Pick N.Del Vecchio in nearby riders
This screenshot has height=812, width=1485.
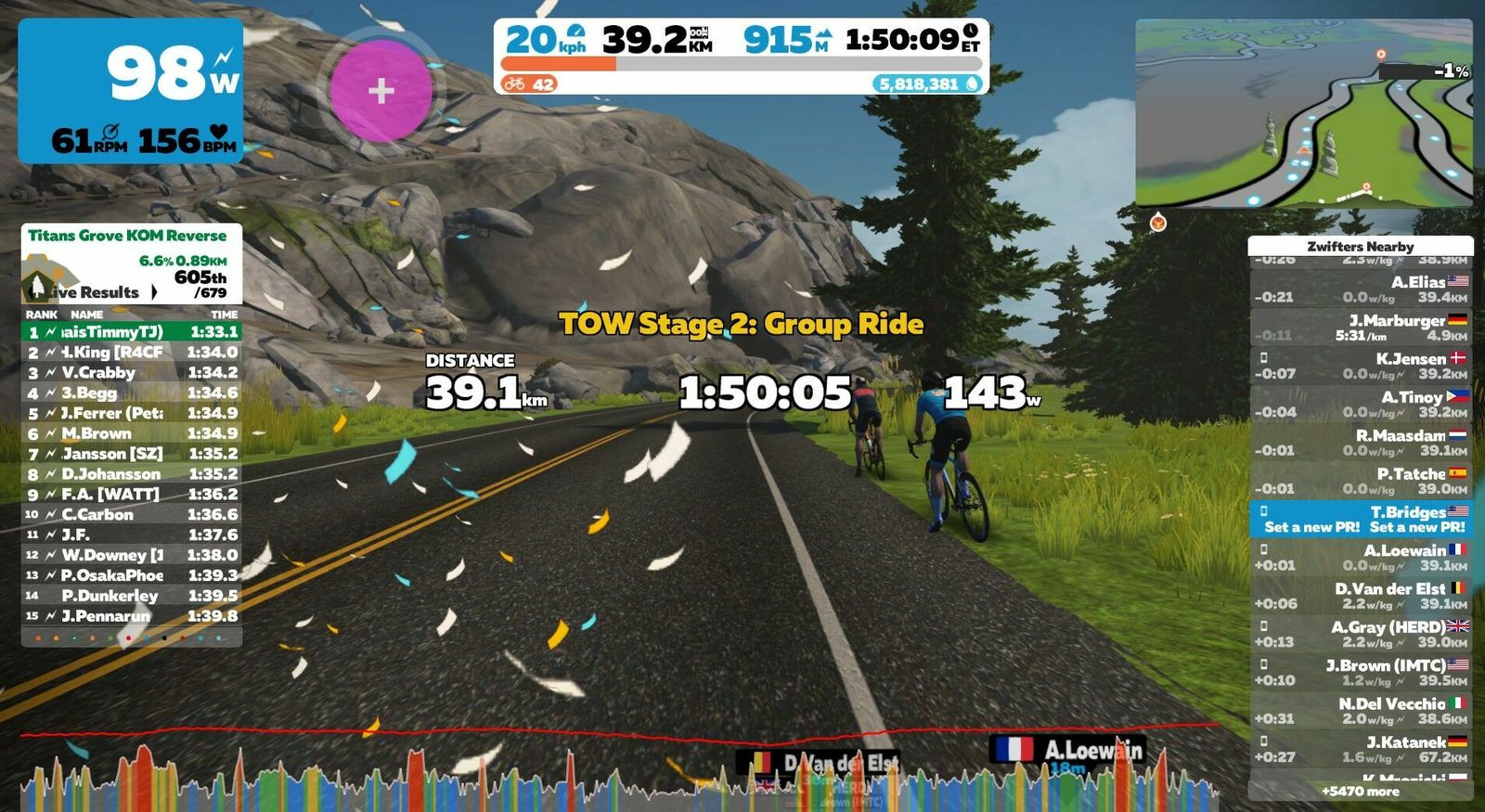(x=1361, y=711)
